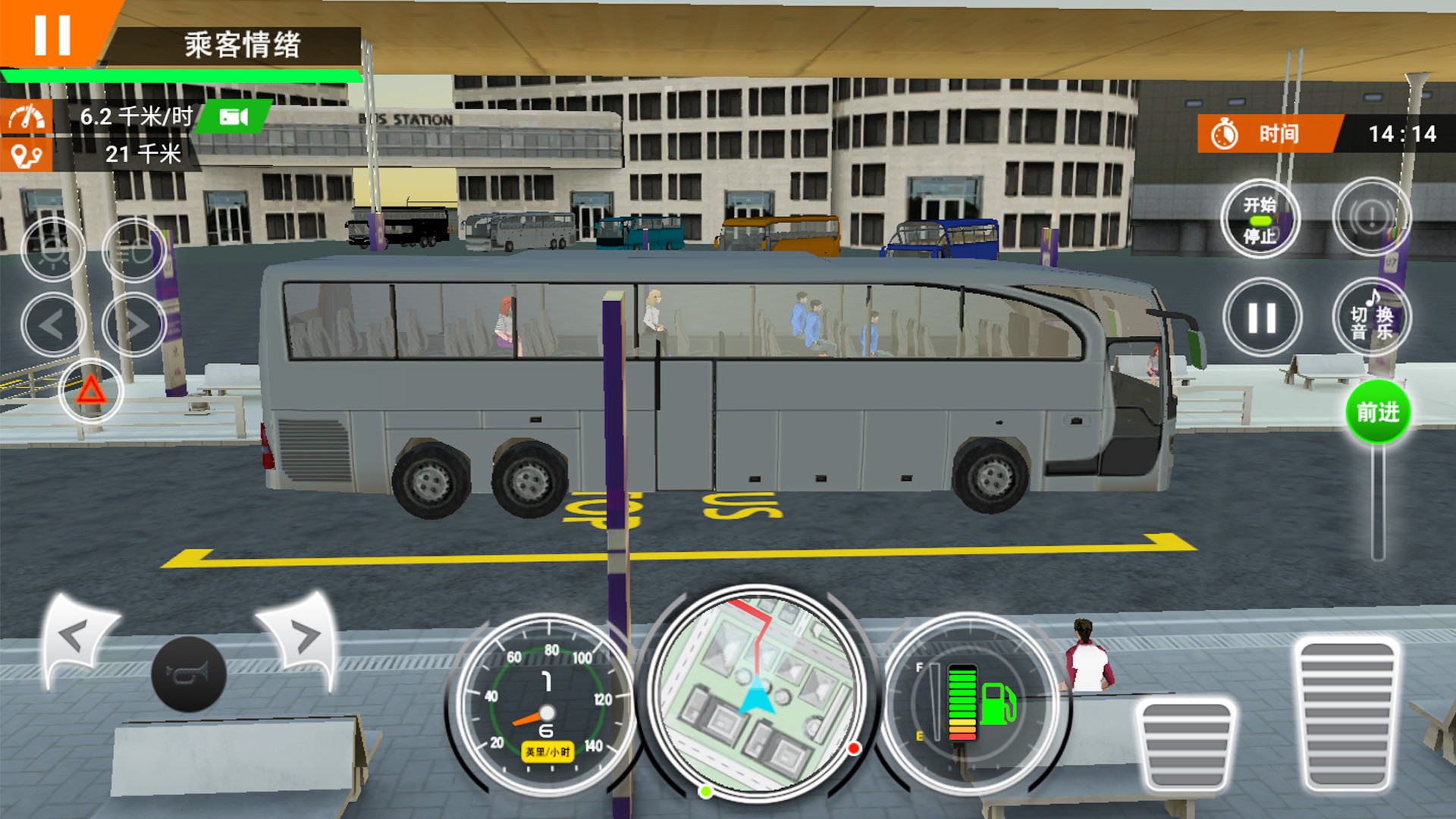The image size is (1456, 819).
Task: Toggle the red hazard warning triangle
Action: point(91,391)
